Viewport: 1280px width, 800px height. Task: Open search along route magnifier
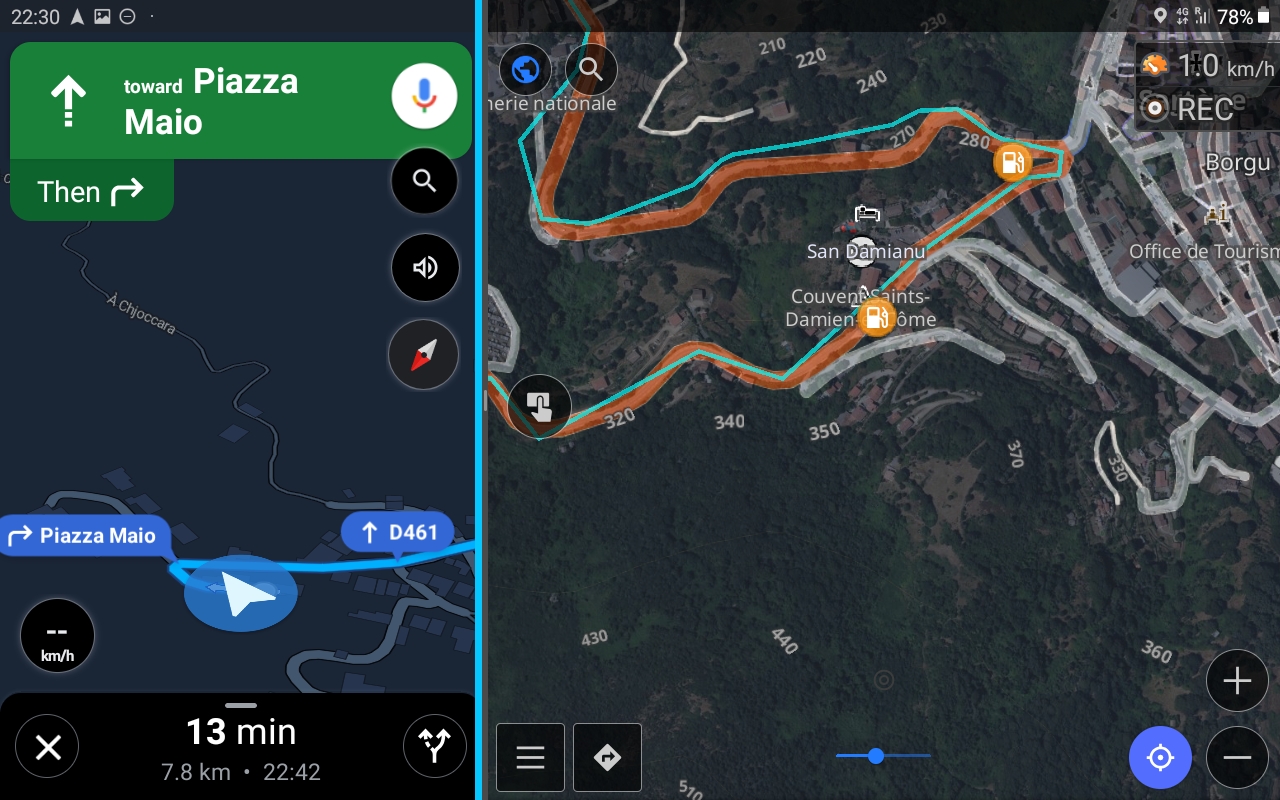424,181
